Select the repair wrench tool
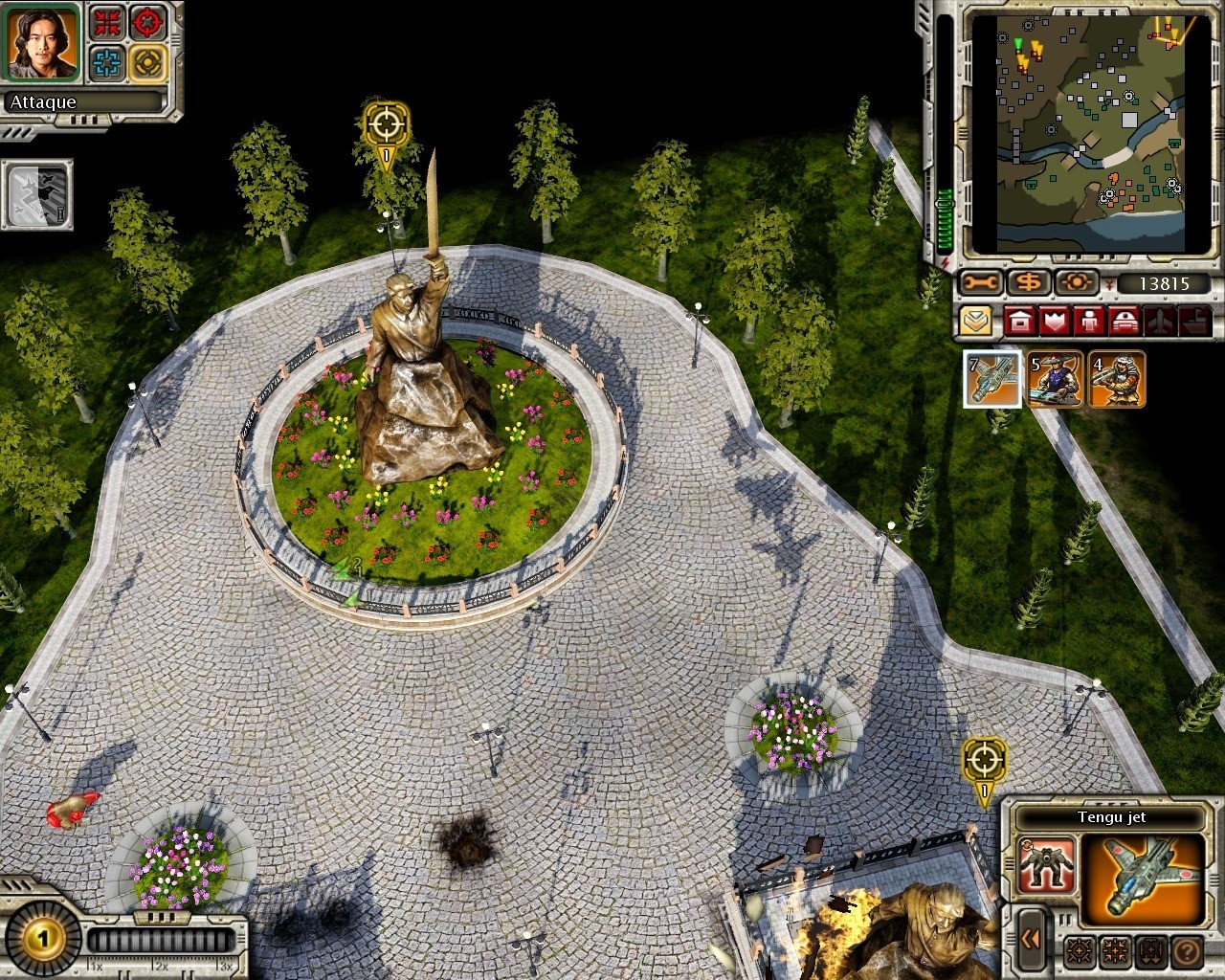The height and width of the screenshot is (980, 1225). click(x=980, y=280)
